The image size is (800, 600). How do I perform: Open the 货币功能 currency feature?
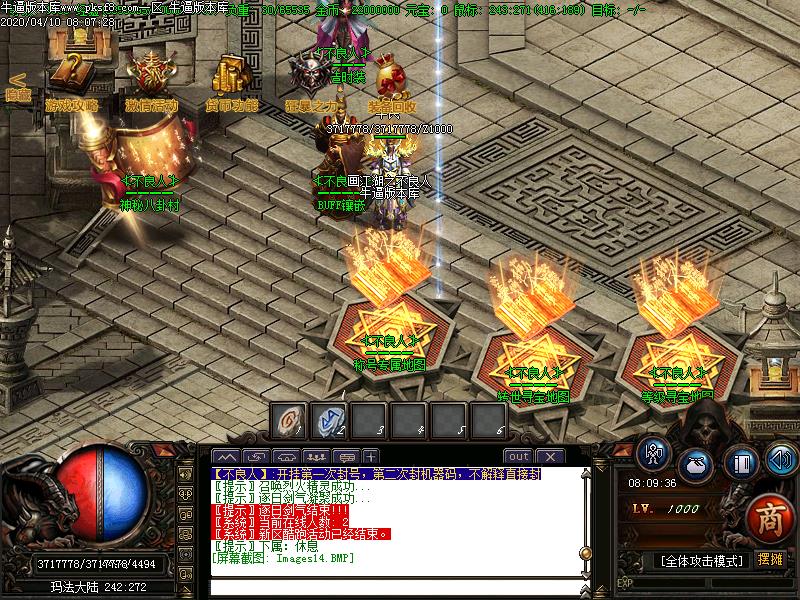coord(232,80)
